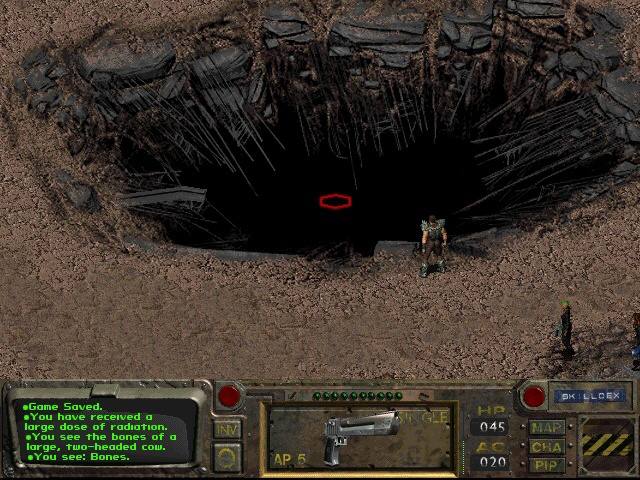Open the inventory with the INV button
Viewport: 640px width, 480px height.
coord(227,430)
